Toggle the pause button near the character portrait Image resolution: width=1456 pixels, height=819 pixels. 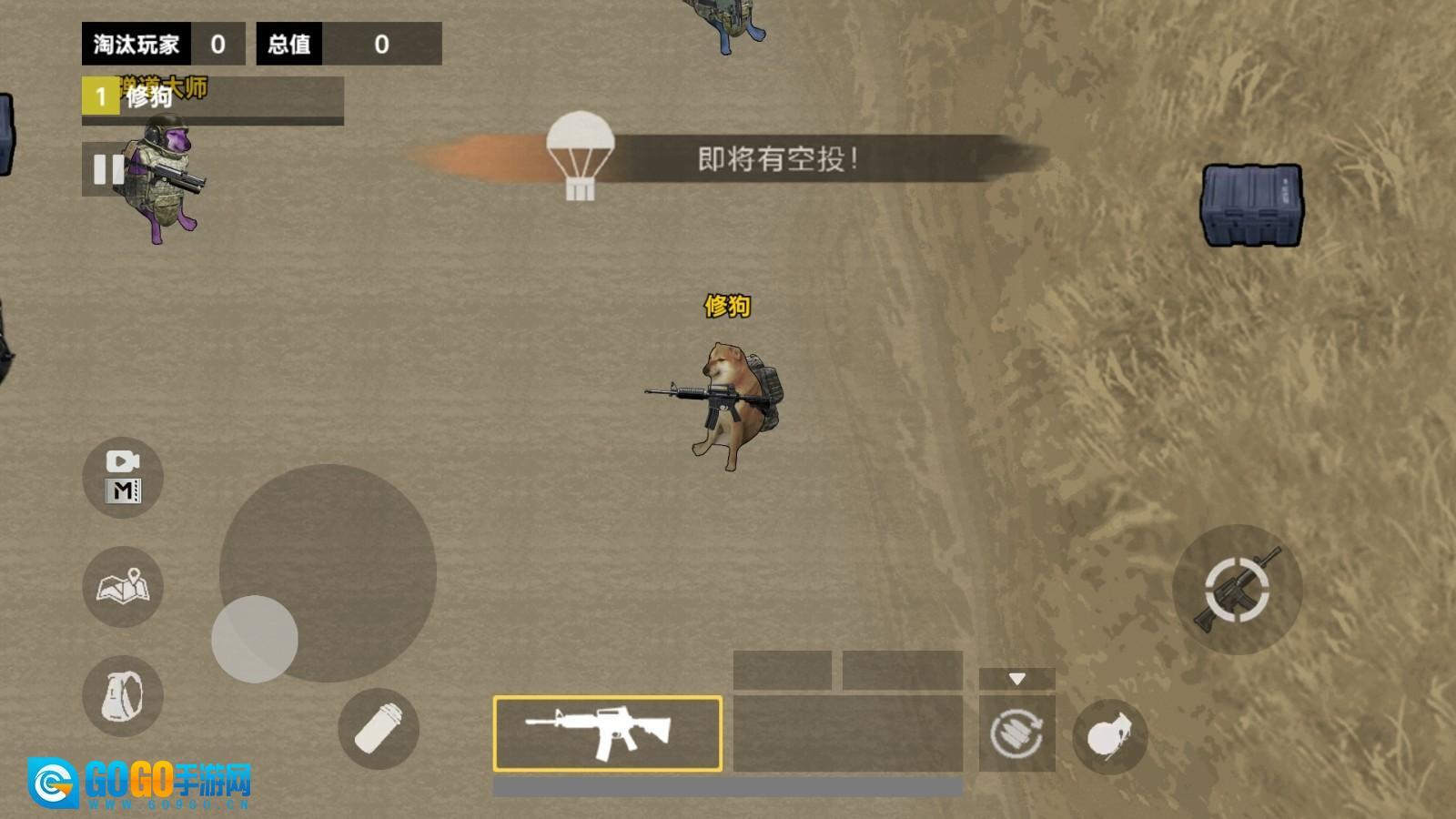pyautogui.click(x=108, y=169)
